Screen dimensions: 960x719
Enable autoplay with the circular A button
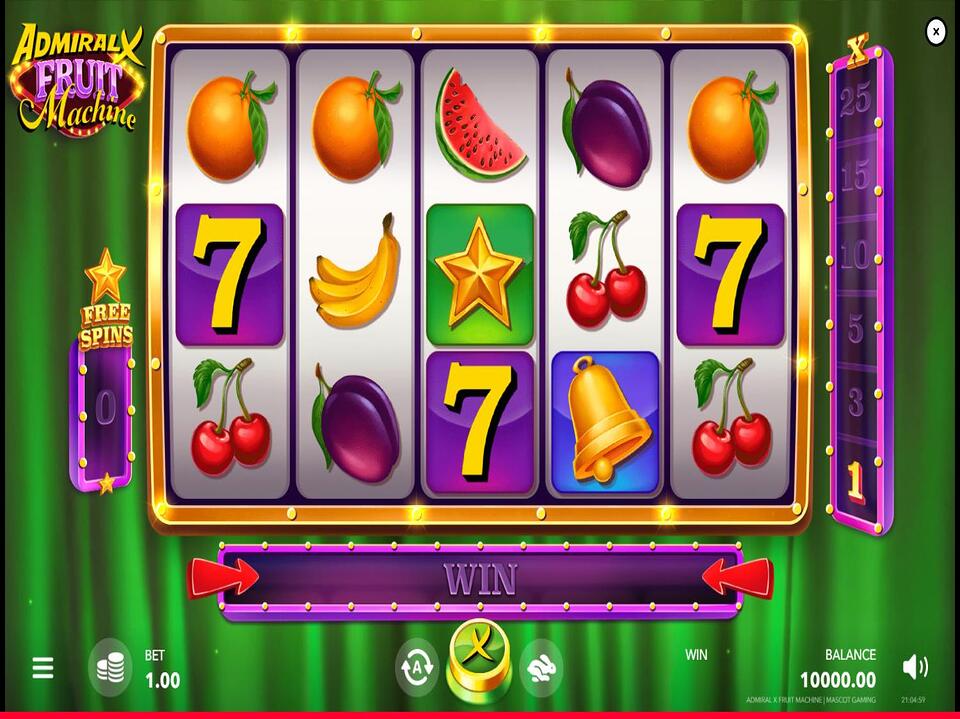pyautogui.click(x=417, y=667)
